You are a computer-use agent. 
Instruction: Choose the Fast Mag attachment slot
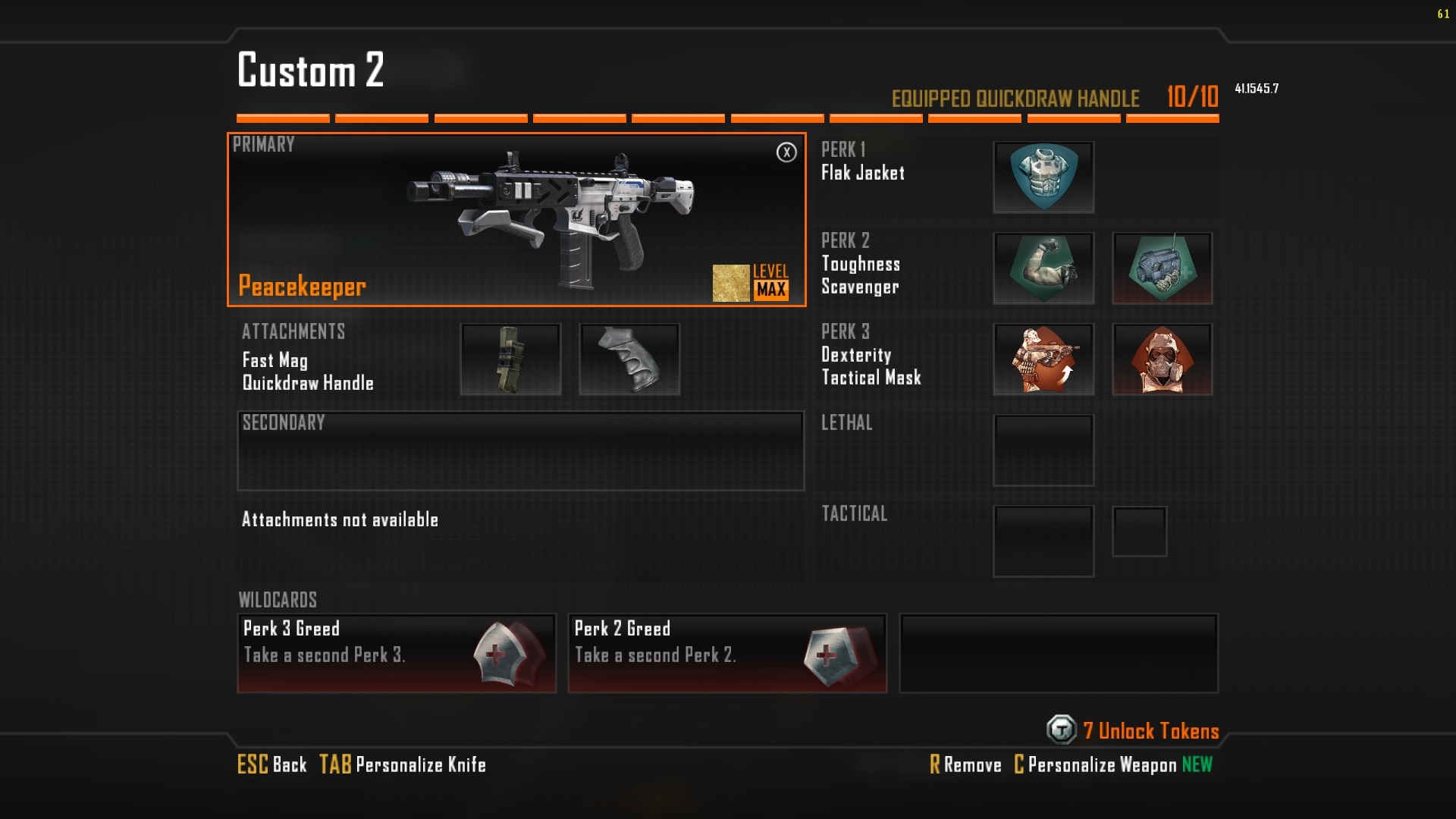point(510,359)
